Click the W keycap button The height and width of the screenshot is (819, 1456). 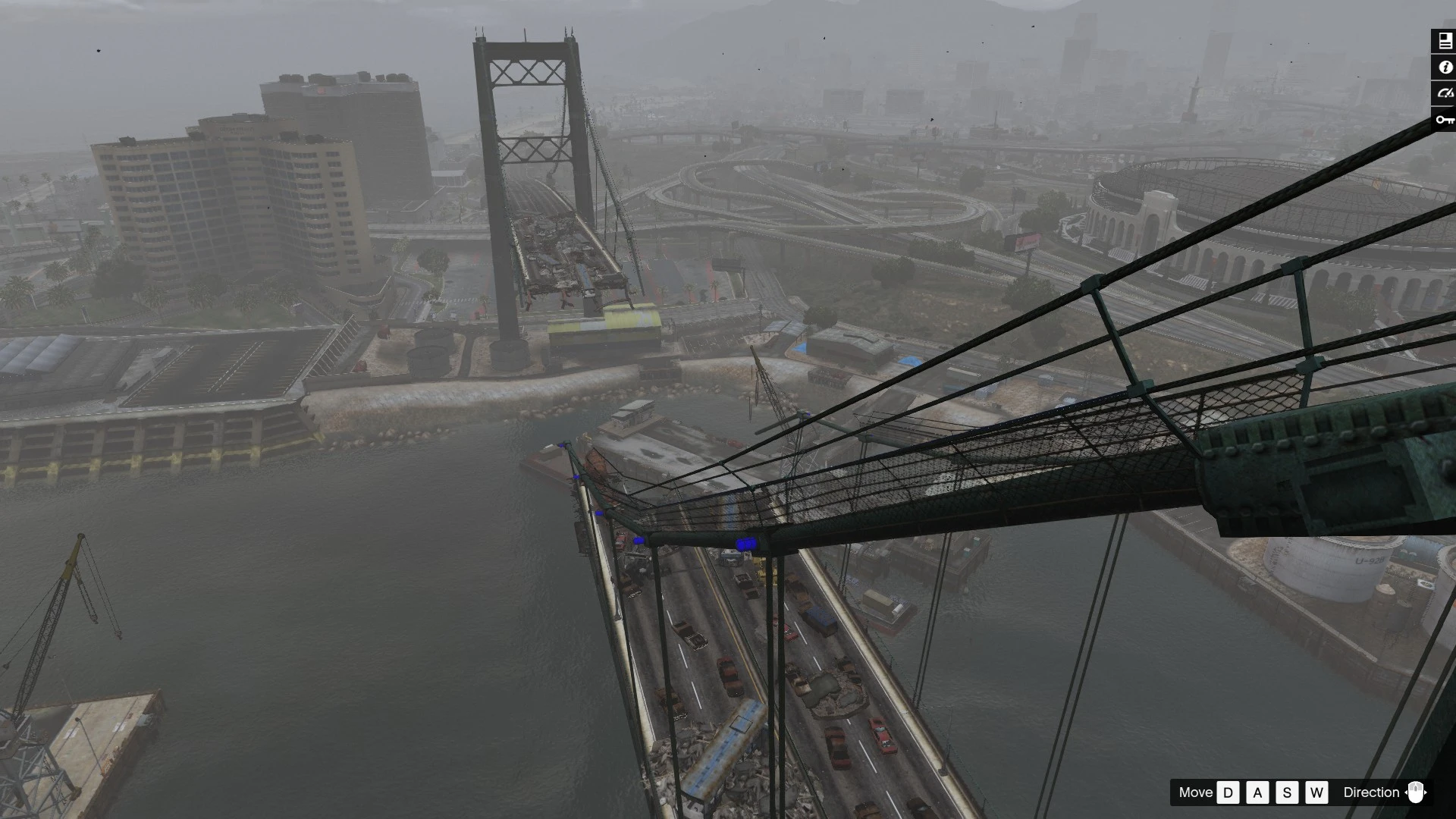[1317, 792]
